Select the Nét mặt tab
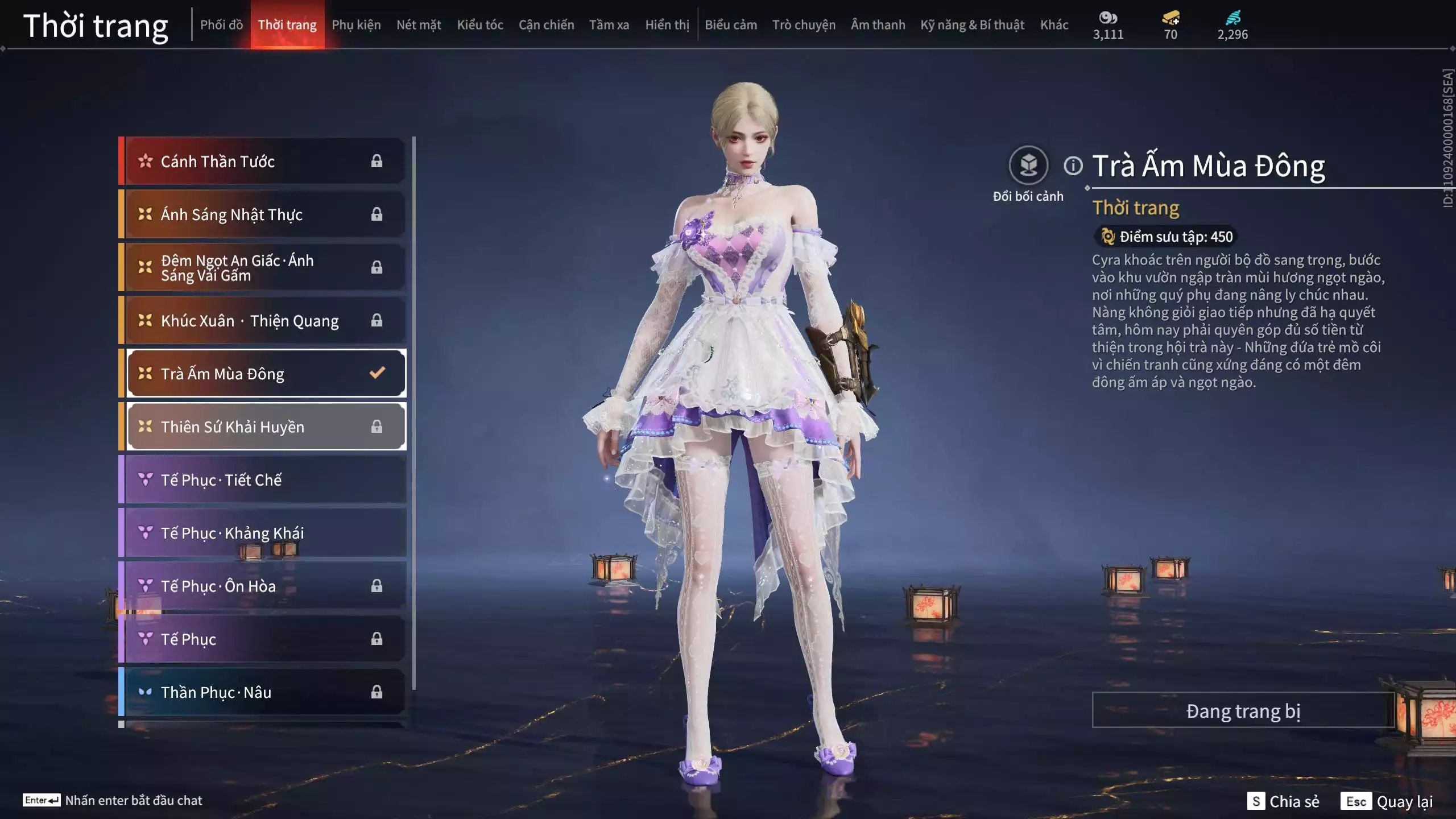This screenshot has height=819, width=1456. (x=419, y=25)
